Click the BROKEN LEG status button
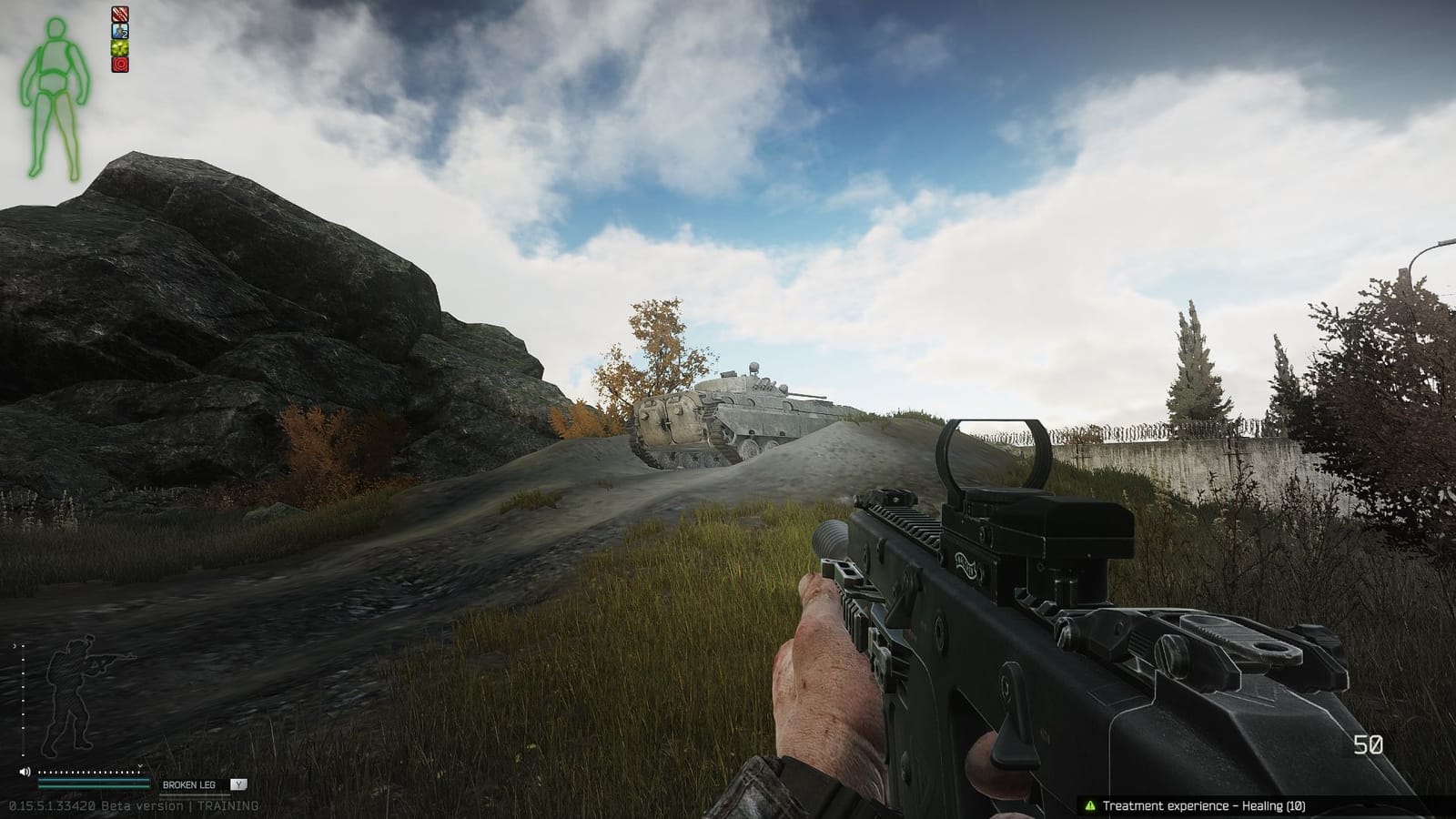The width and height of the screenshot is (1456, 819). 188,784
